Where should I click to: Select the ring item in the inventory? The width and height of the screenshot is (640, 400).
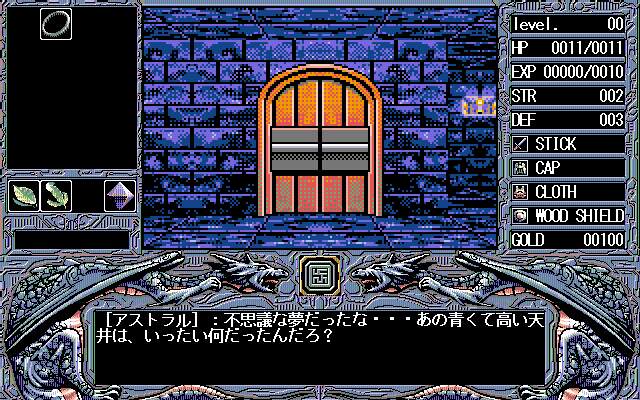(x=55, y=25)
